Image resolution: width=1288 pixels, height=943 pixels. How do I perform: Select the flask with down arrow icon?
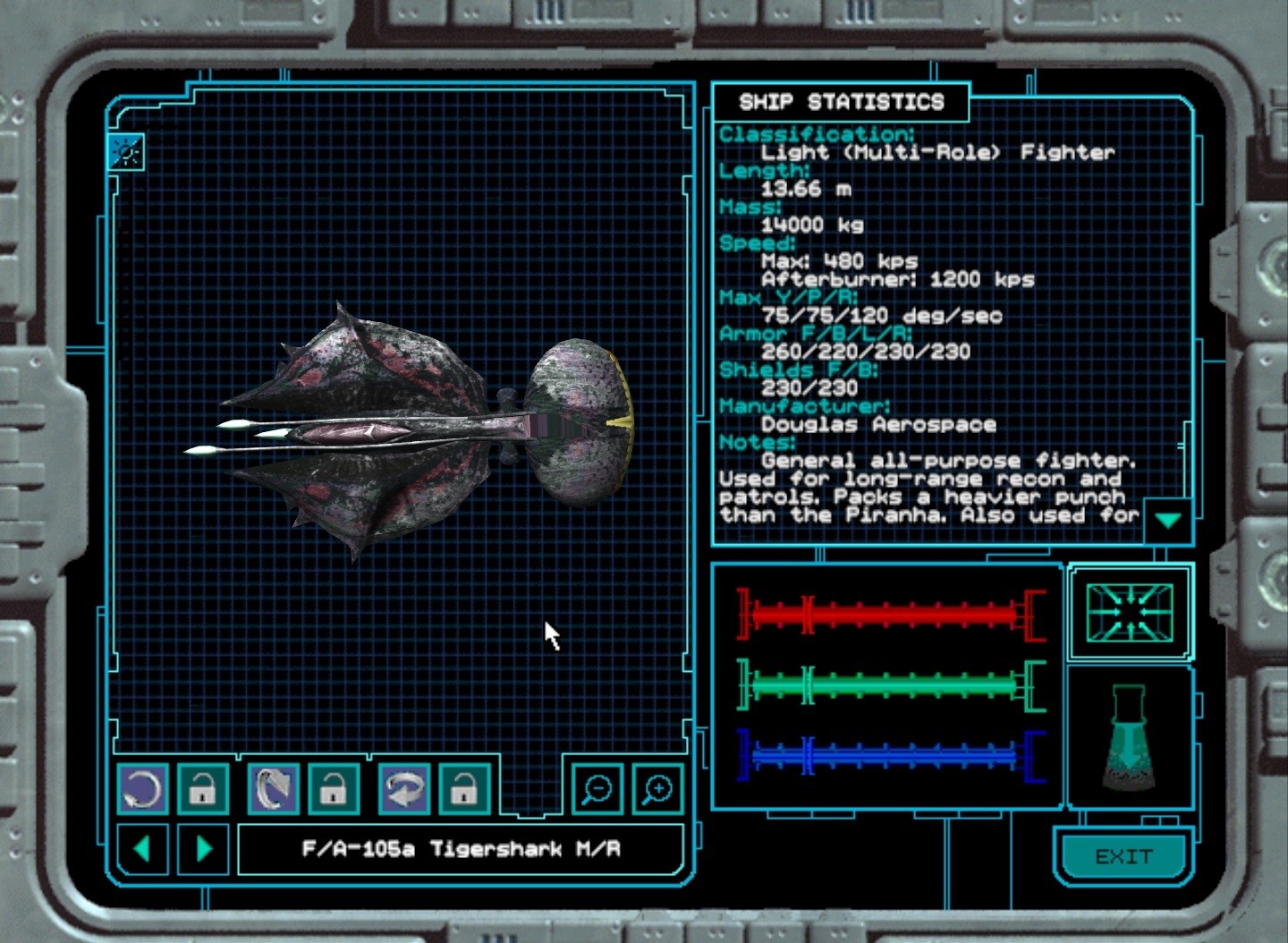tap(1129, 739)
